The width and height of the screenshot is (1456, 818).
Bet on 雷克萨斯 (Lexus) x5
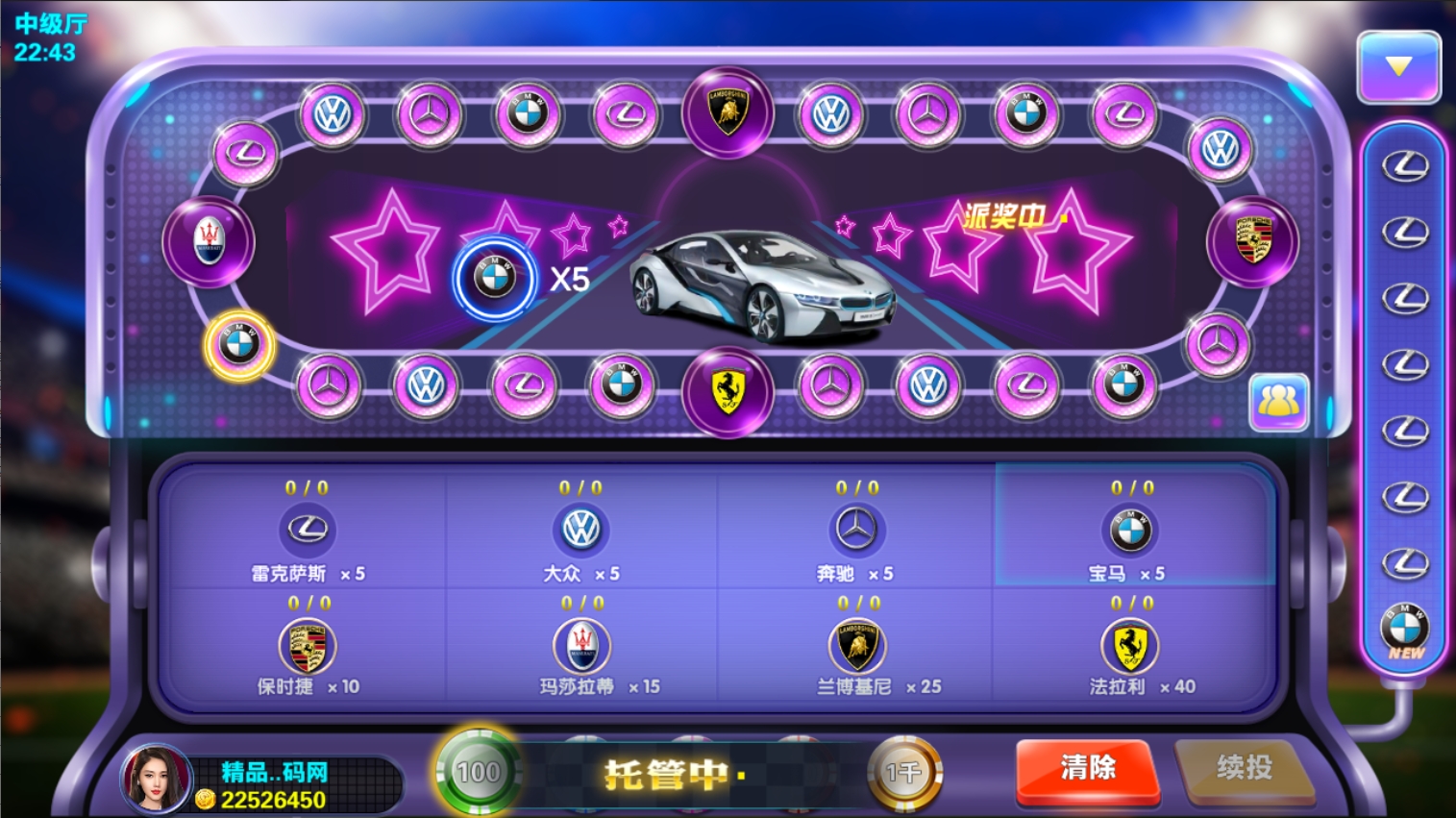pyautogui.click(x=308, y=532)
